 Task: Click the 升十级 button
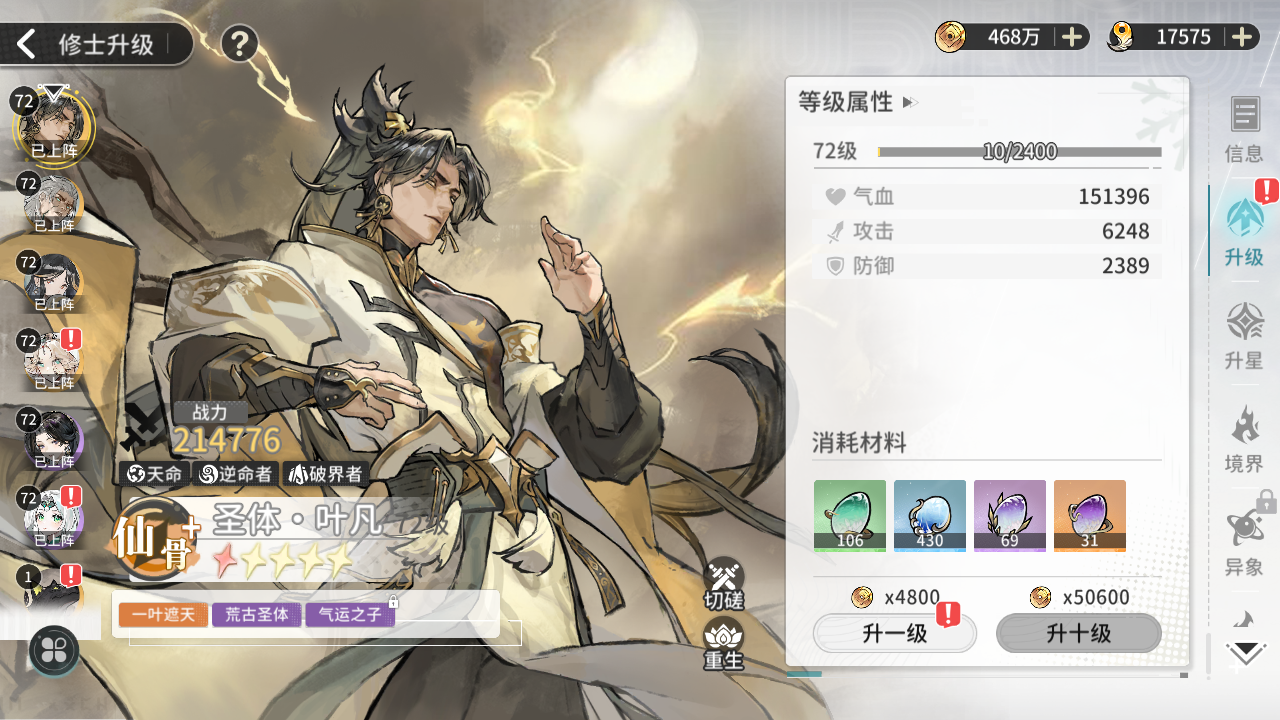coord(1079,633)
